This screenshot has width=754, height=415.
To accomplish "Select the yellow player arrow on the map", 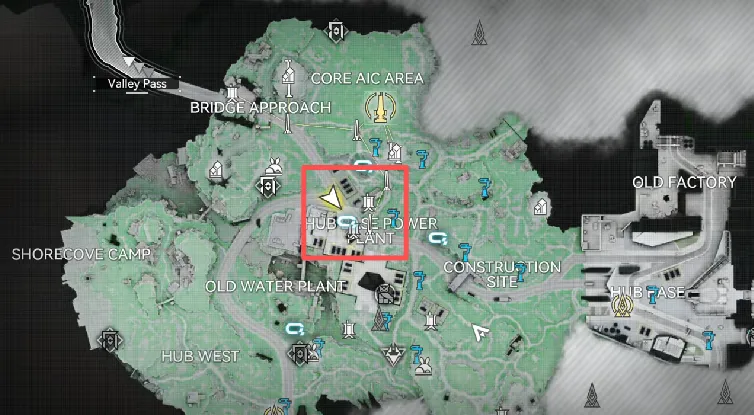I will [327, 195].
